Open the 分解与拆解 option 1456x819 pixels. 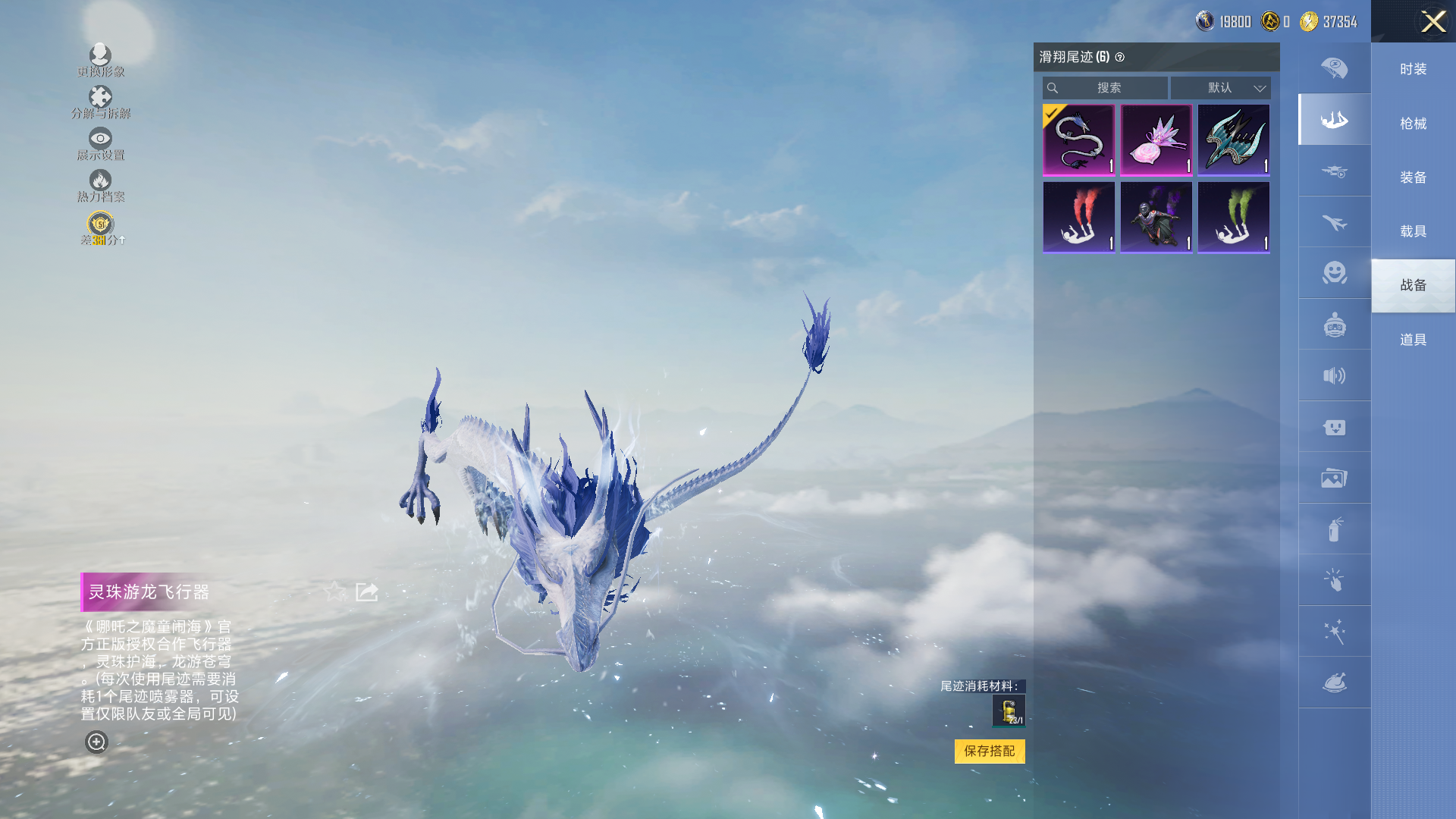coord(100,102)
